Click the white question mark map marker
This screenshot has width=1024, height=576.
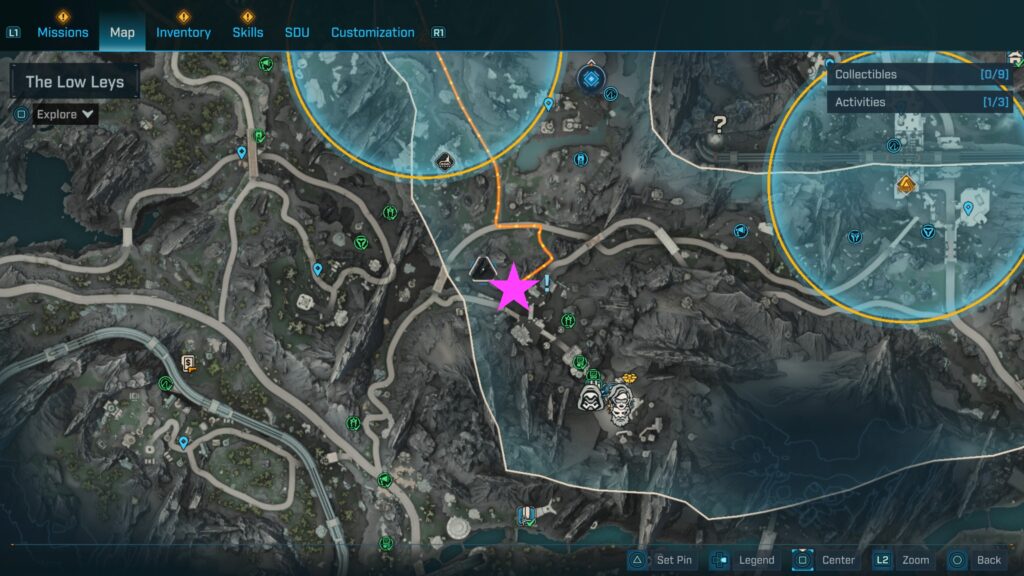[719, 125]
